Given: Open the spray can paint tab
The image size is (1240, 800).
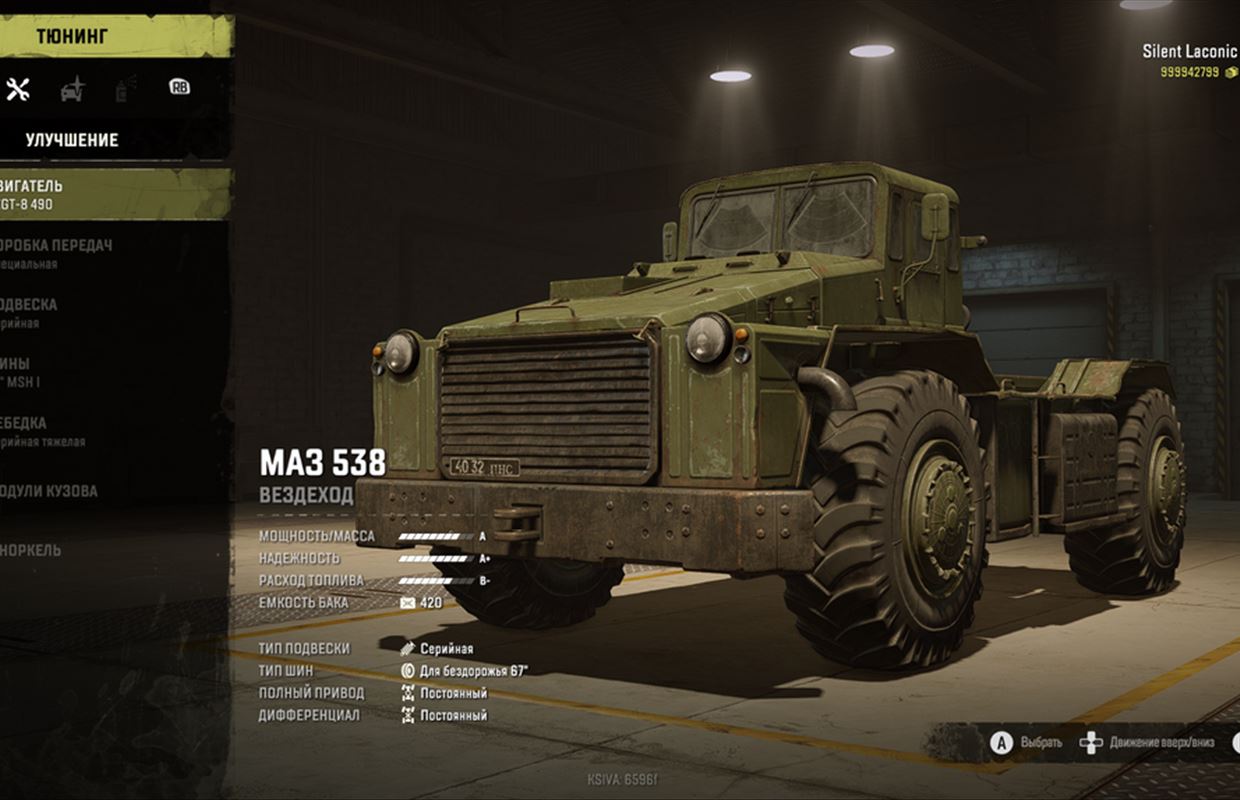Looking at the screenshot, I should (126, 89).
